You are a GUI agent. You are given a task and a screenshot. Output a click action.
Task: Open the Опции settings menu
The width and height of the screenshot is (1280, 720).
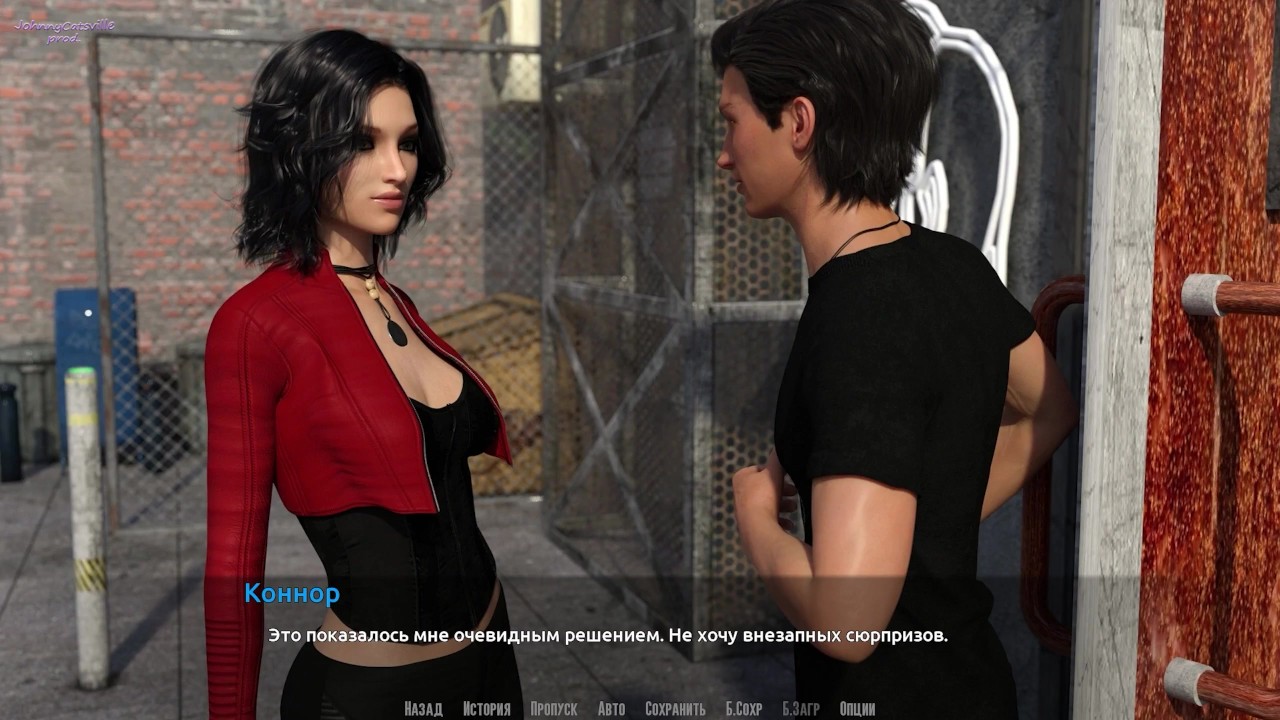(858, 709)
